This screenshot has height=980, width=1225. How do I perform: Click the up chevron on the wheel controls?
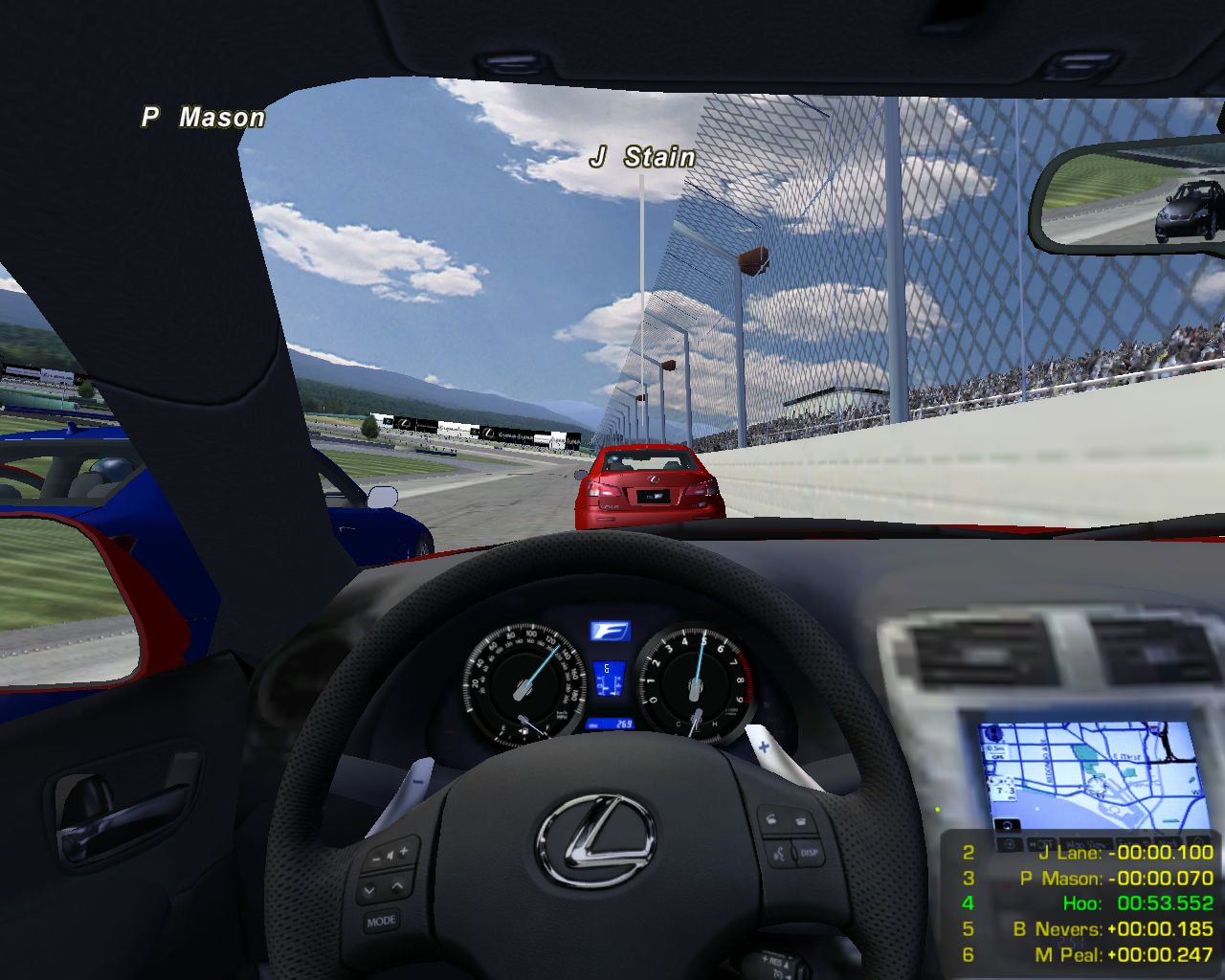[395, 887]
